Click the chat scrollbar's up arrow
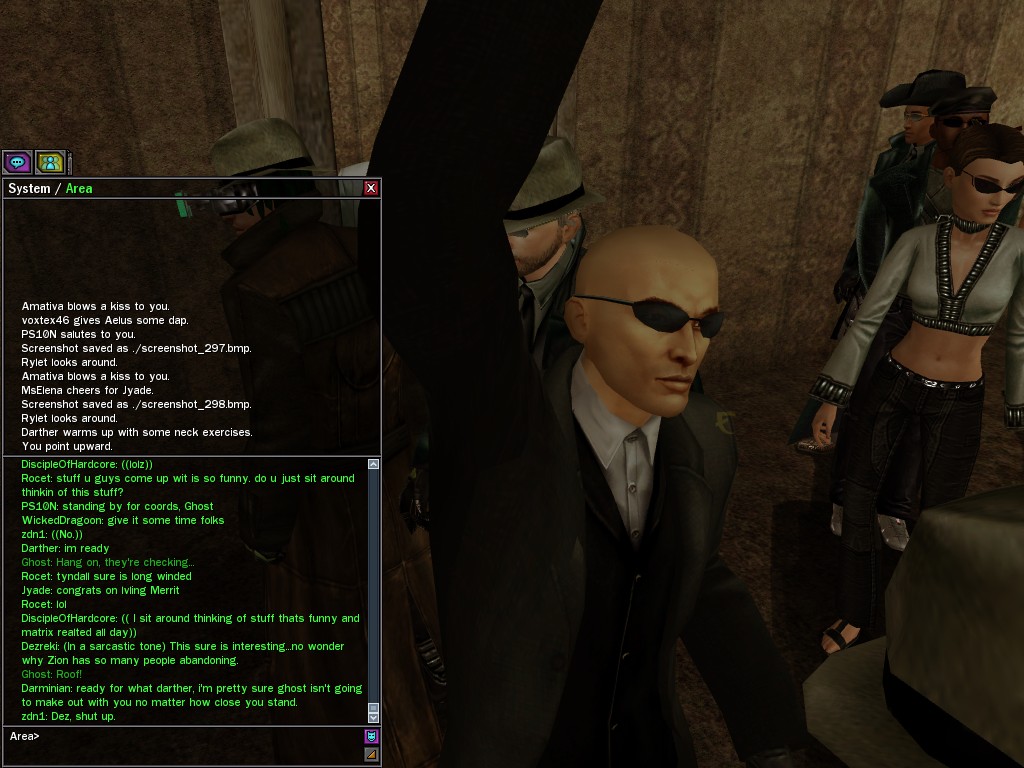 [373, 465]
